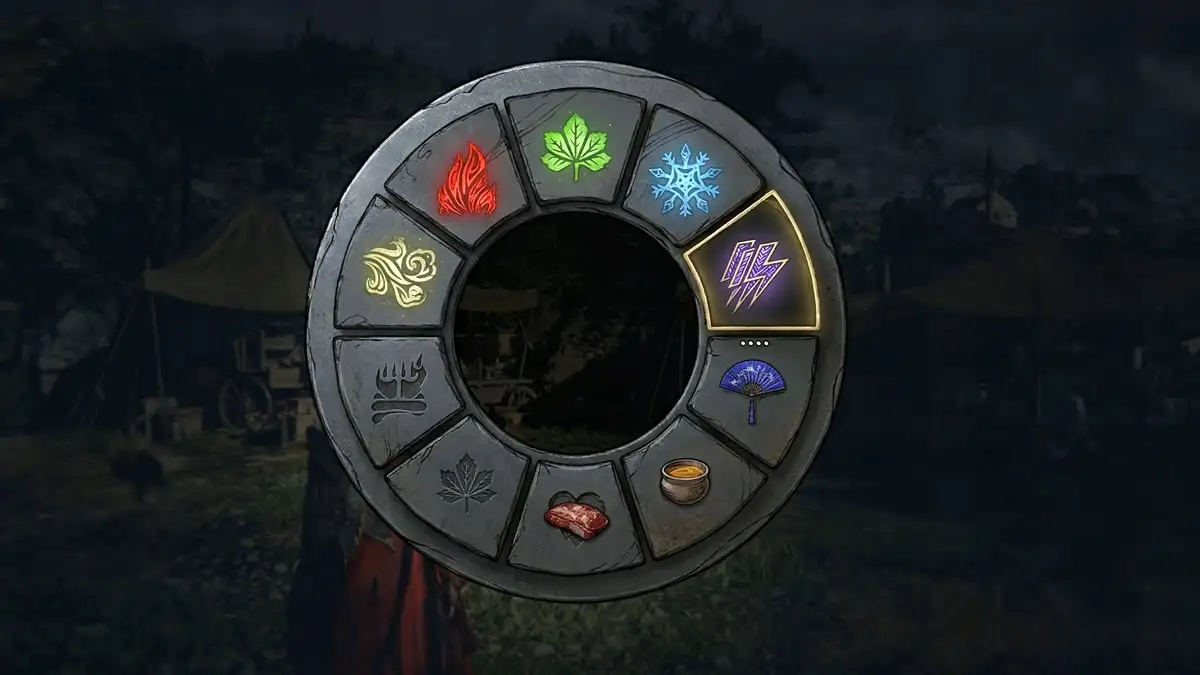Screen dimensions: 1200x675
Task: Choose the green leaf element slot
Action: pyautogui.click(x=576, y=146)
